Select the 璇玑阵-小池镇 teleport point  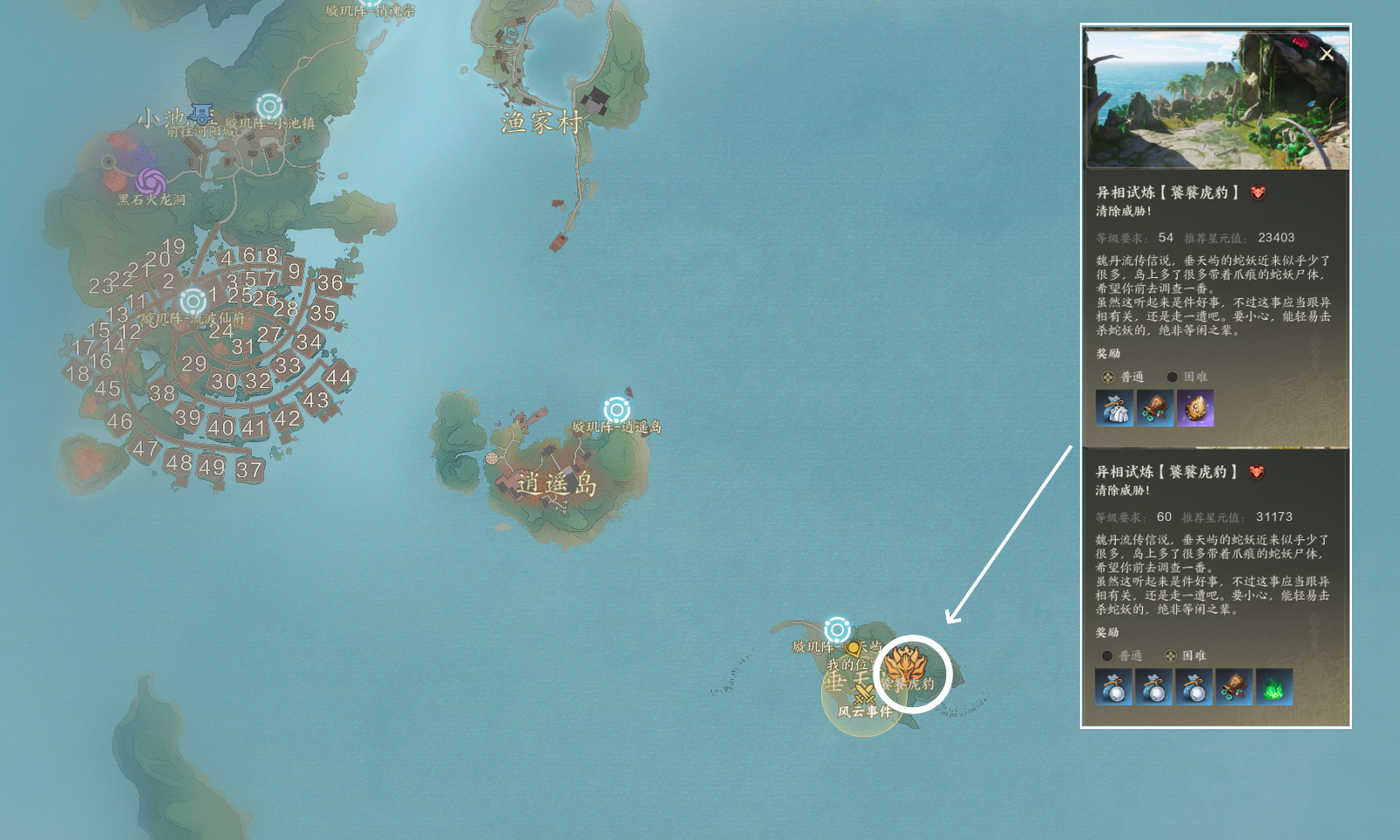pos(269,107)
